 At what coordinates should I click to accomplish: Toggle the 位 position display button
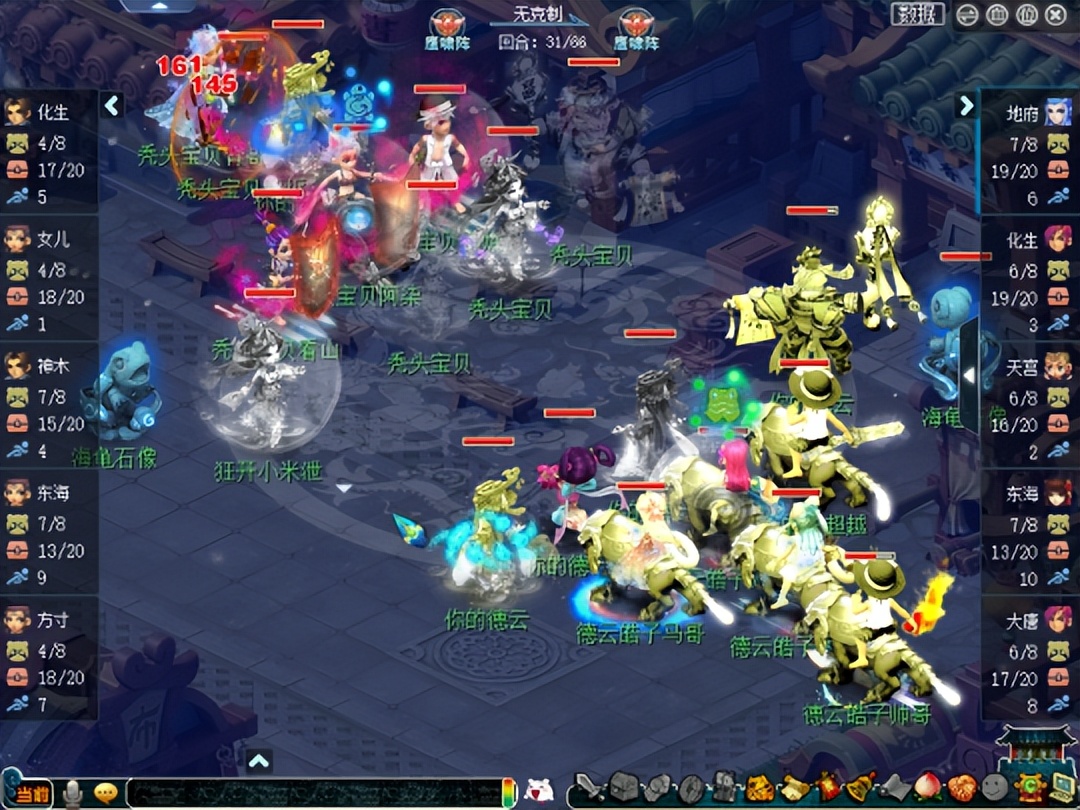(x=1027, y=15)
